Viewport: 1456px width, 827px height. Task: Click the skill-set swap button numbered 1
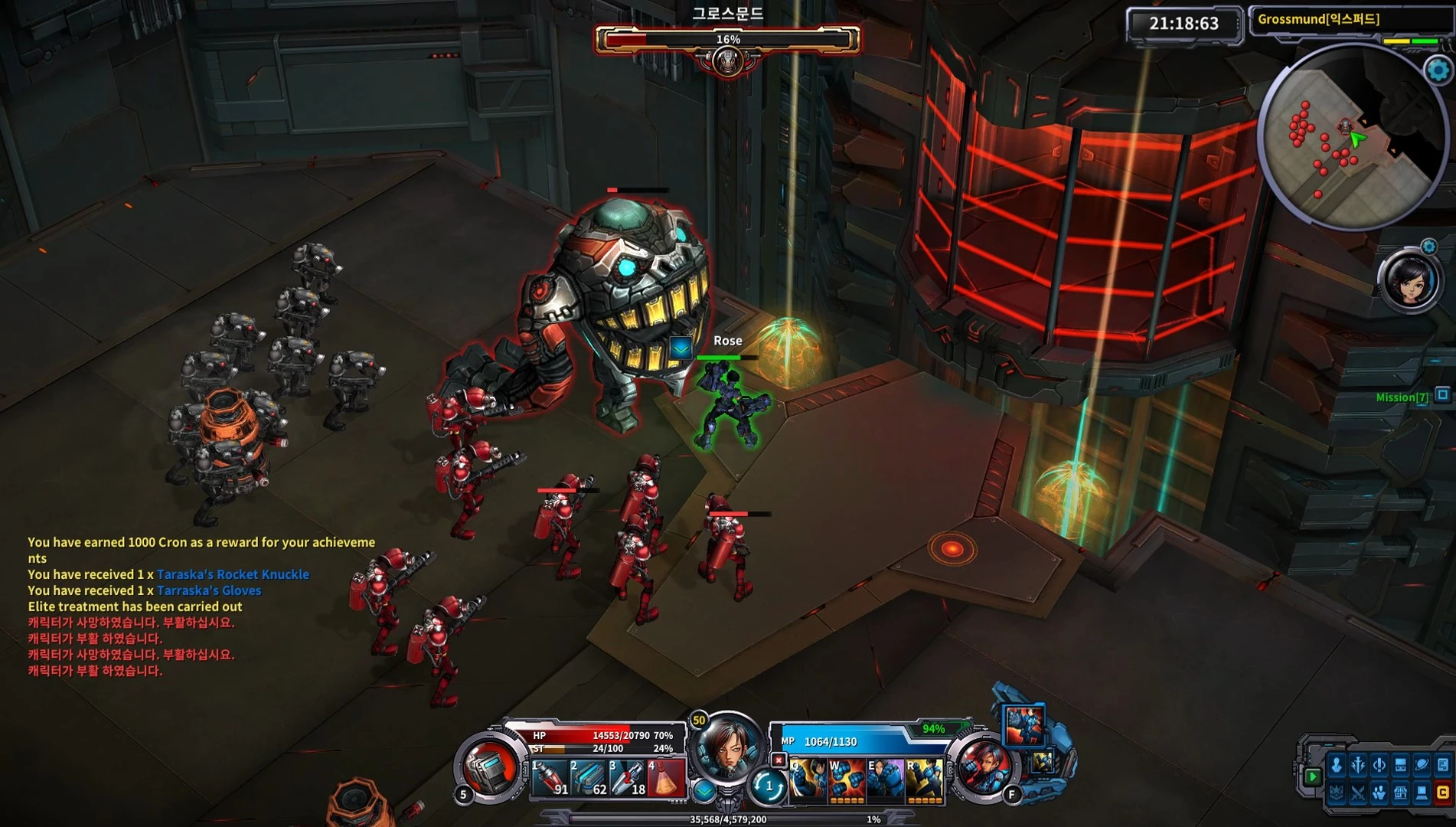point(769,786)
